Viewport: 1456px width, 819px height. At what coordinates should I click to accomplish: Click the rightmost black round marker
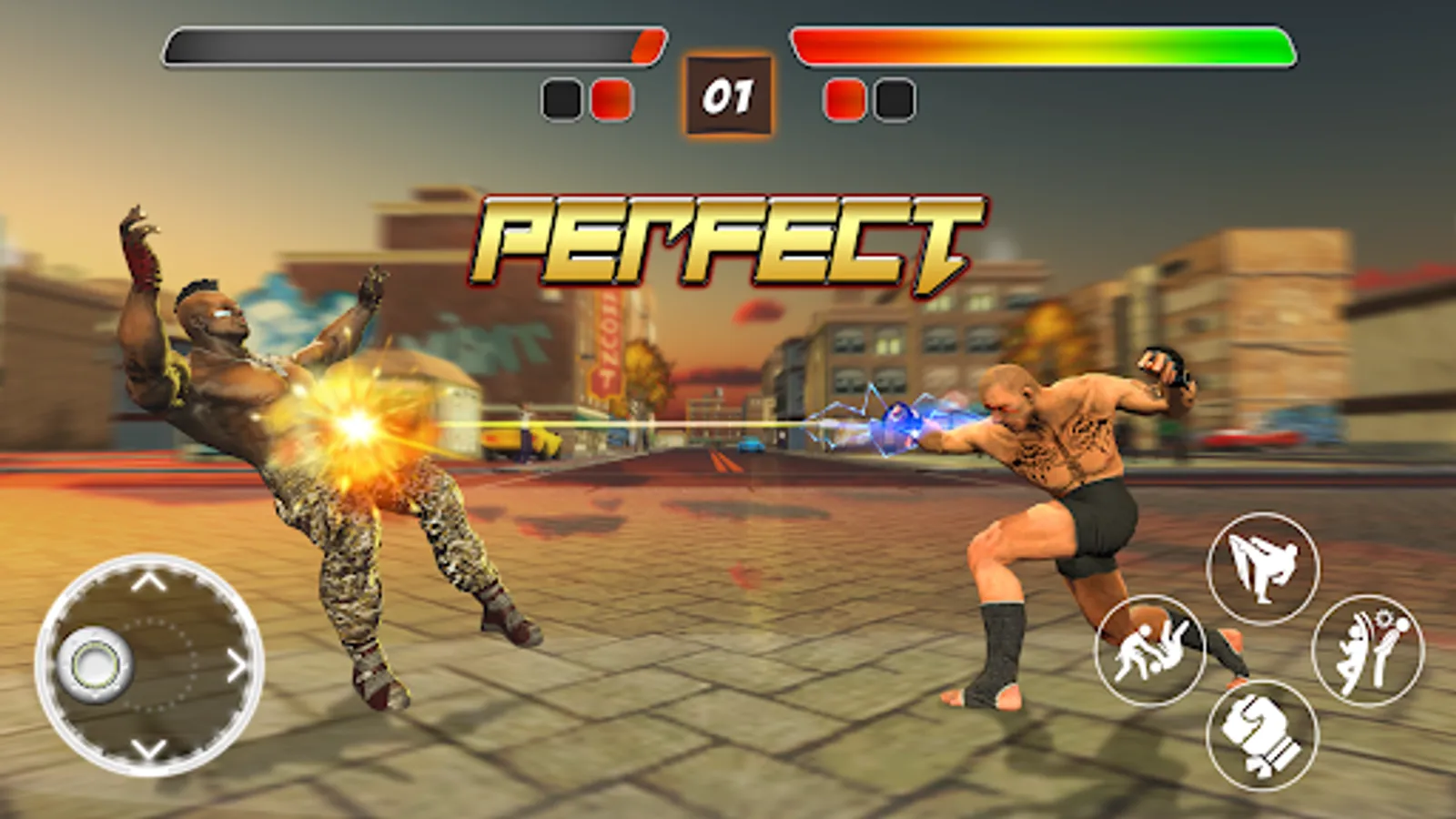click(894, 100)
